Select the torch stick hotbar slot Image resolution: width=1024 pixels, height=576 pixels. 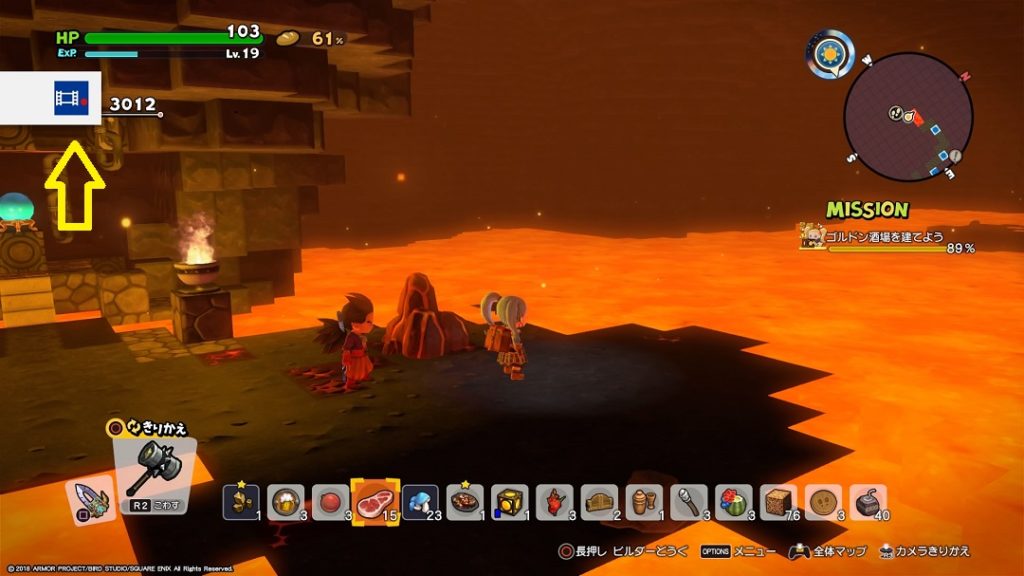[690, 501]
